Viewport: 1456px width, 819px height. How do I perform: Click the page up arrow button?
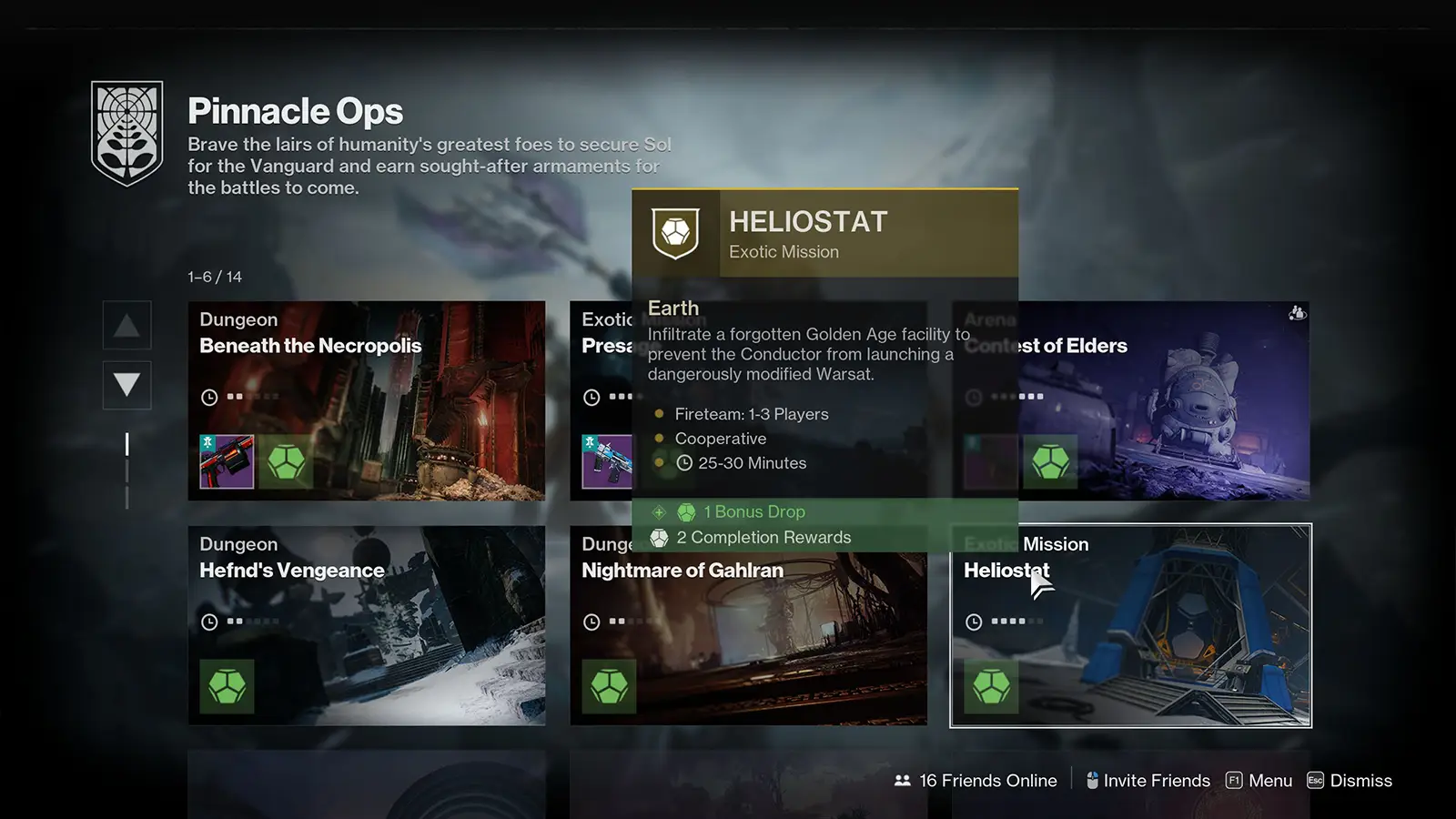point(126,326)
